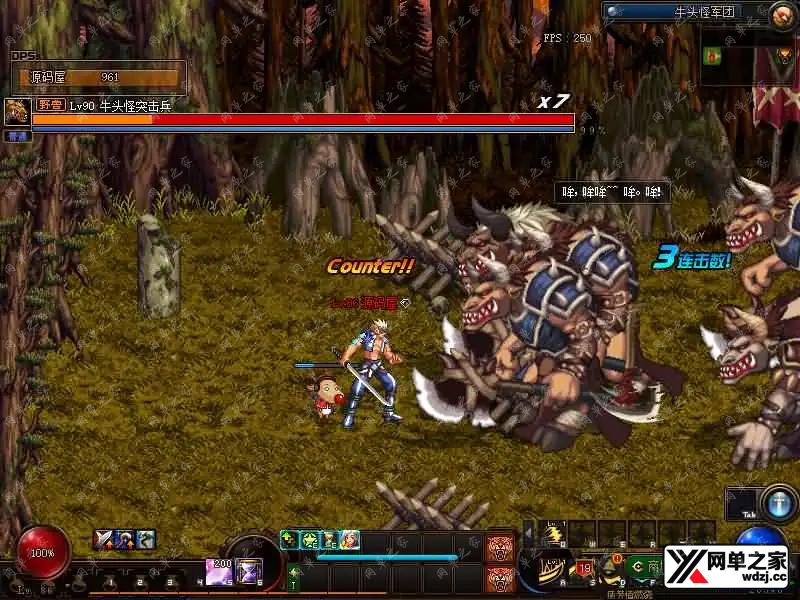Use the slash wave skill on key A
This screenshot has width=800, height=600.
click(x=553, y=572)
